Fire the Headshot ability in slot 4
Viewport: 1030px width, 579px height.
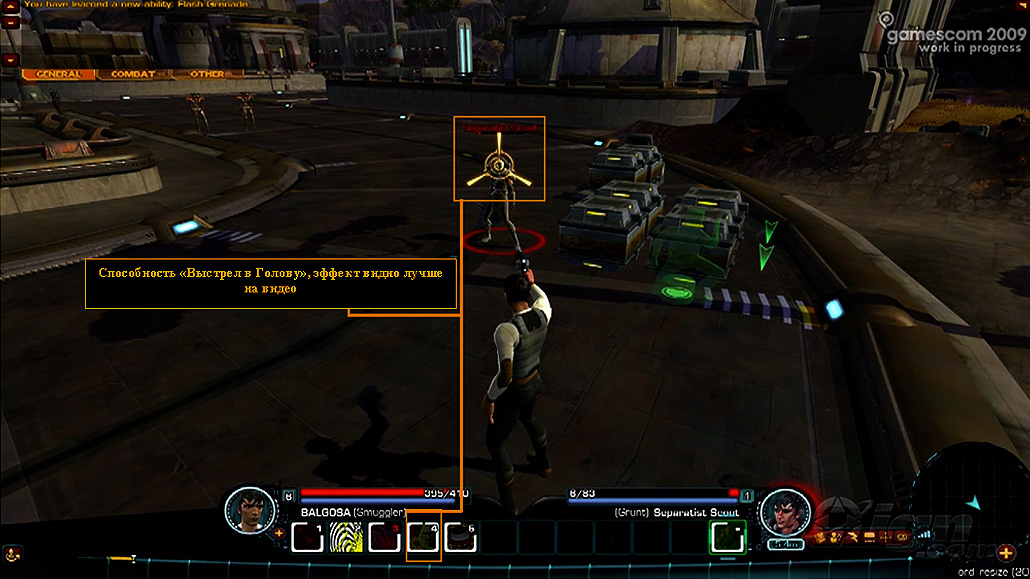pyautogui.click(x=423, y=539)
